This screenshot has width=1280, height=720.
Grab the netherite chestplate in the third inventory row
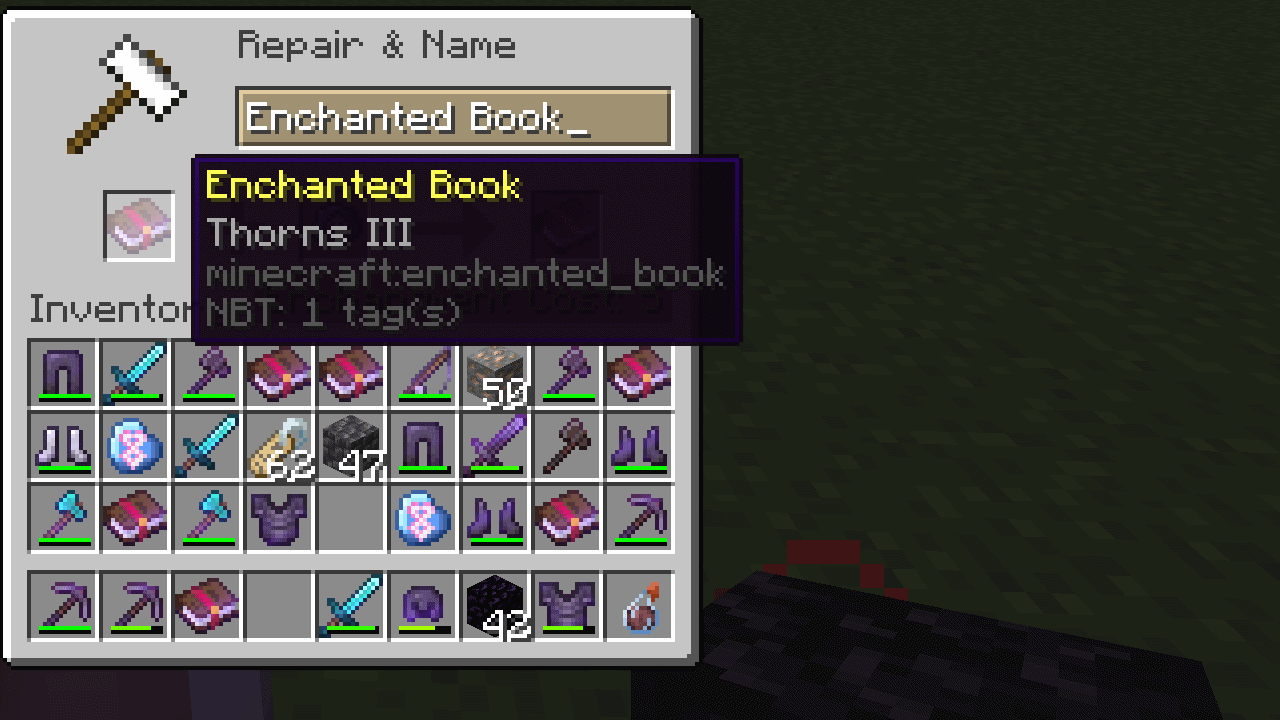[278, 519]
